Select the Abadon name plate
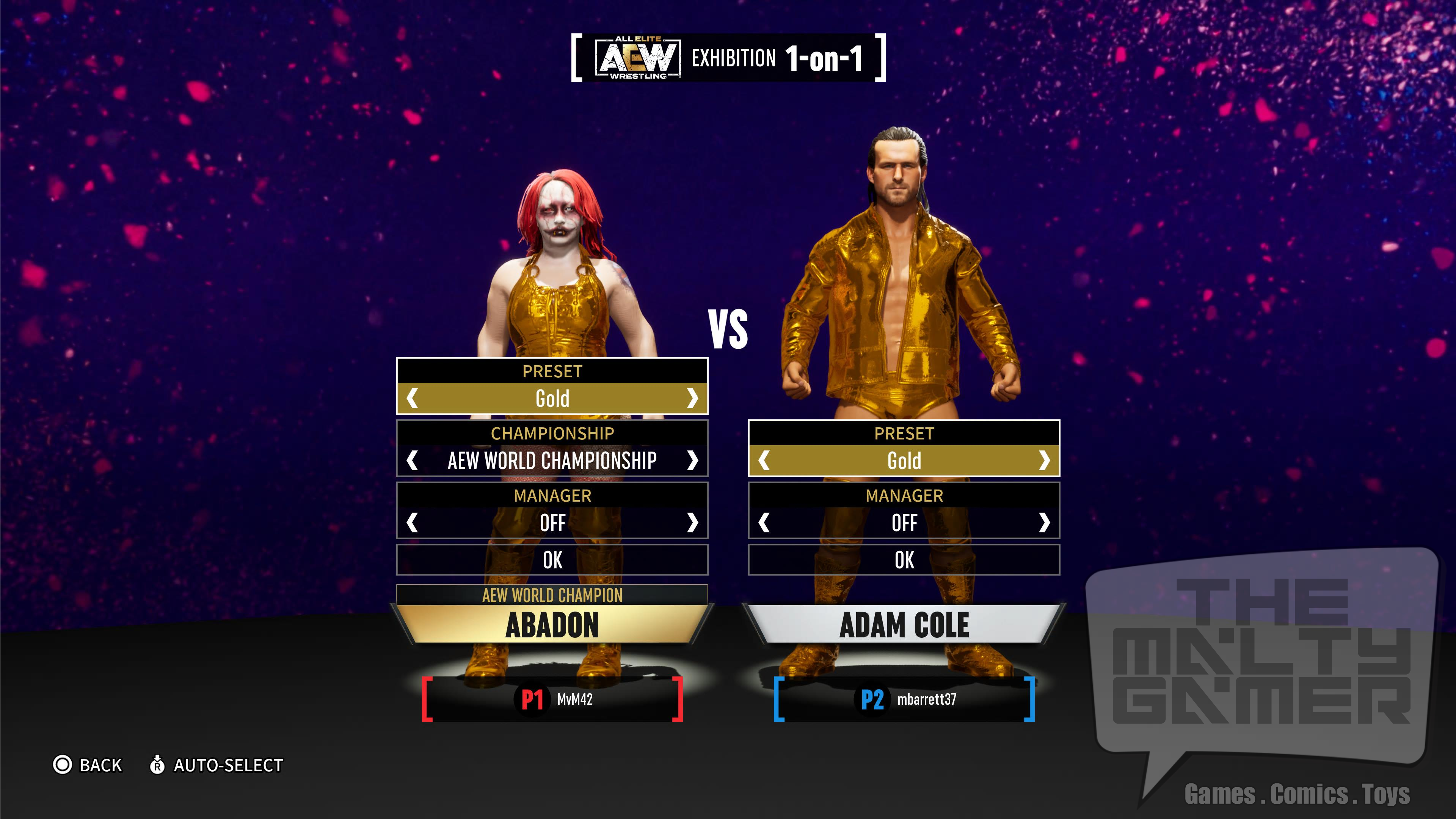This screenshot has width=1456, height=819. point(552,624)
